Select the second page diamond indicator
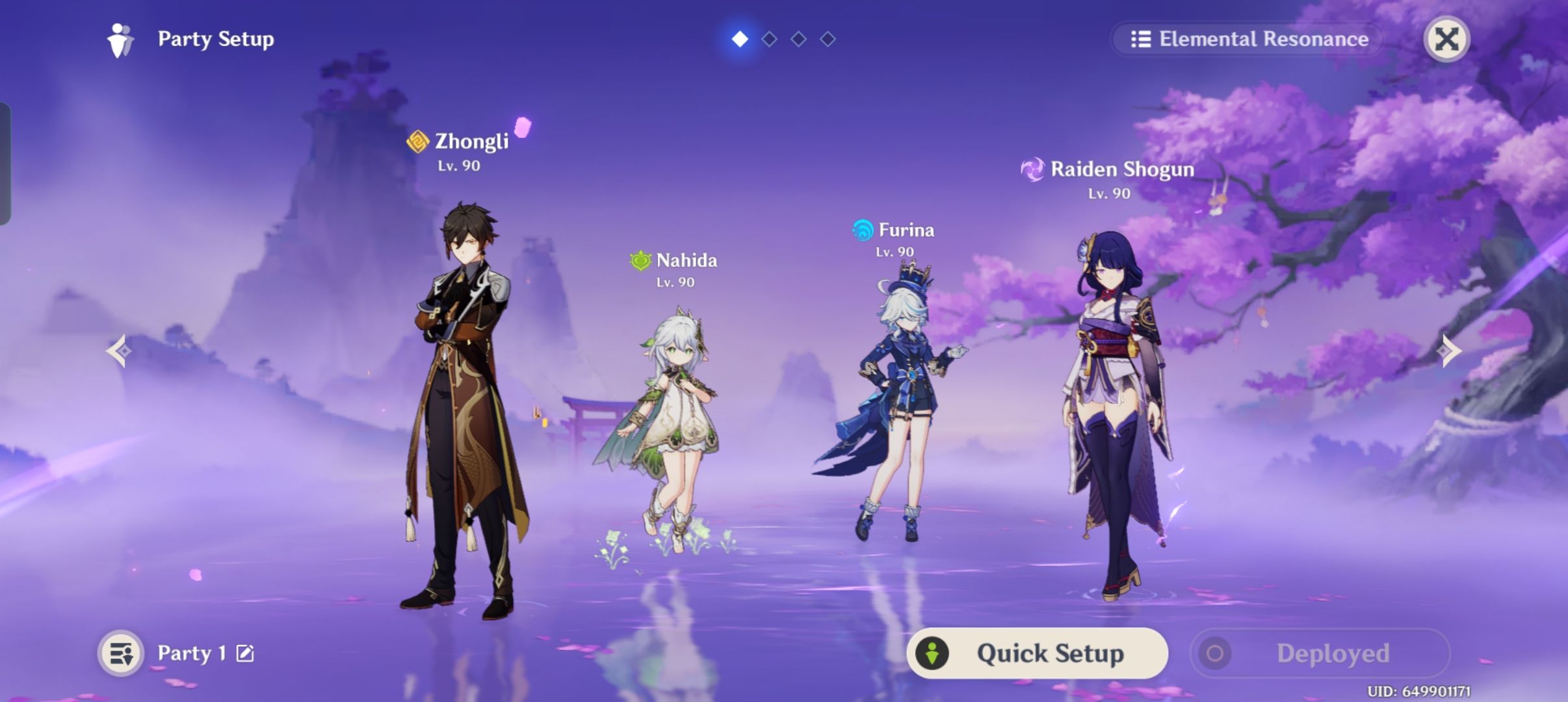Viewport: 1568px width, 702px height. [x=769, y=38]
